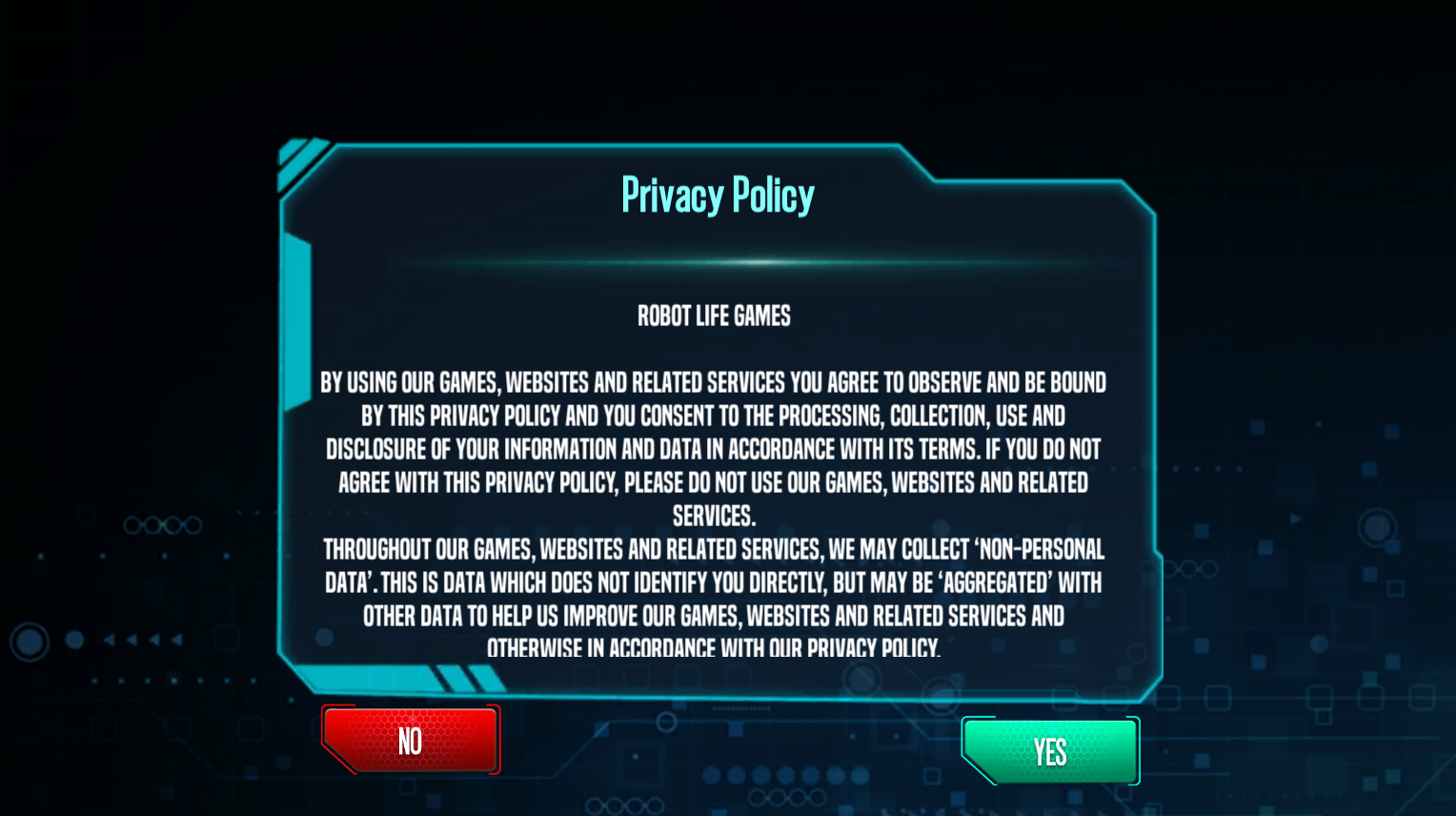Accept the privacy policy with YES
This screenshot has height=816, width=1456.
tap(1050, 751)
